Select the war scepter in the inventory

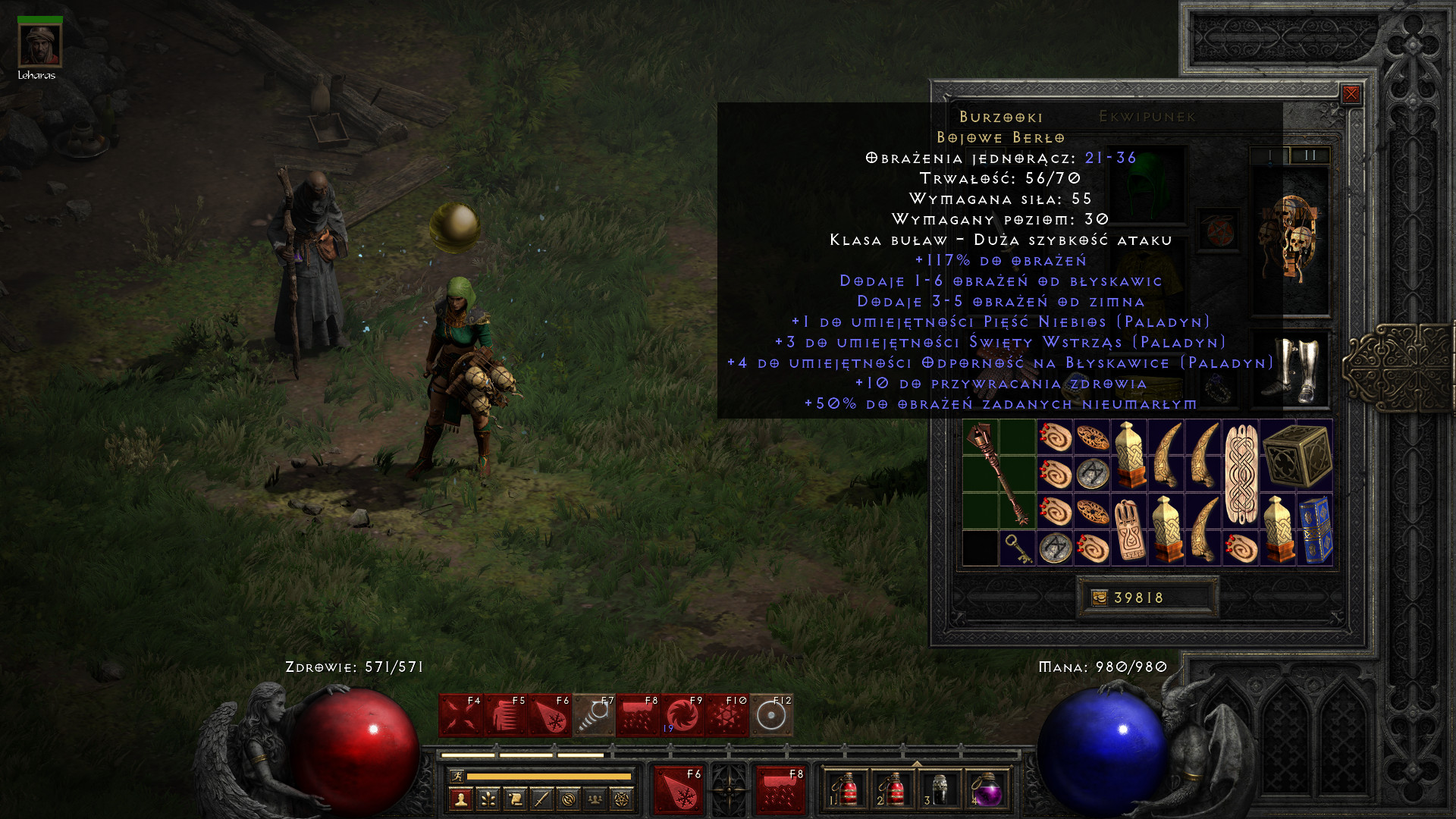(999, 474)
